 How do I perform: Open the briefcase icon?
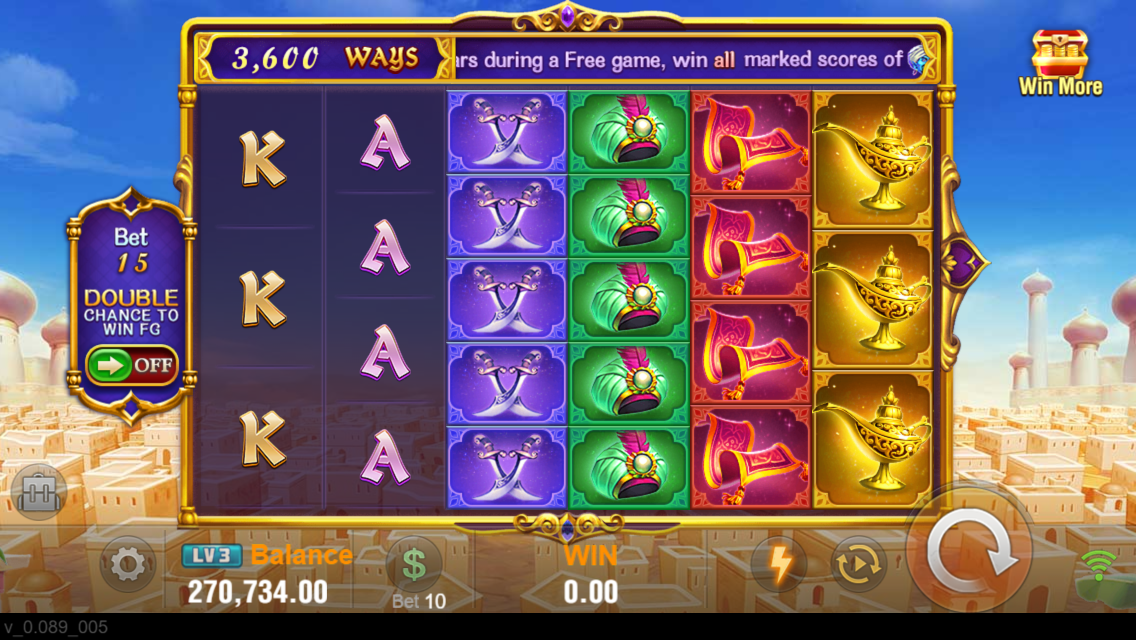click(39, 492)
